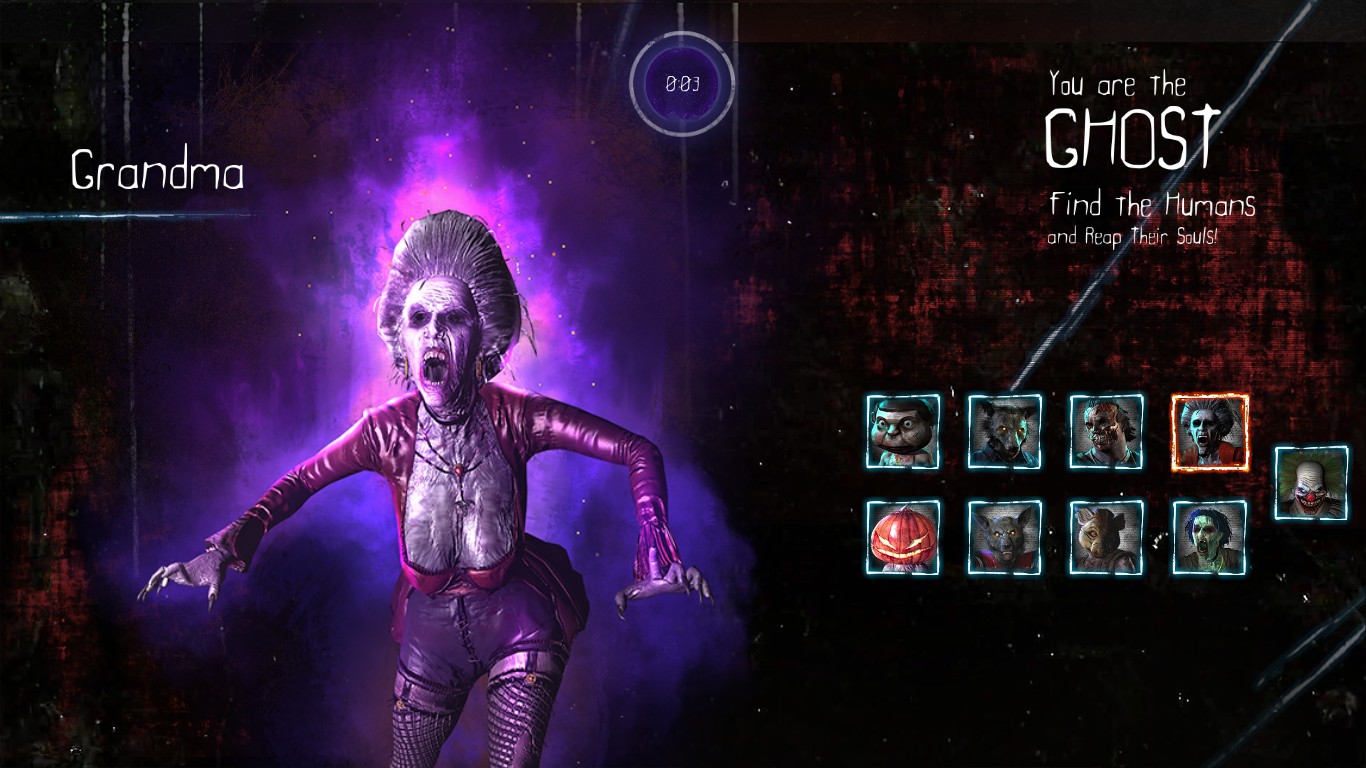Select the blue-haired green zombie ghost
The image size is (1366, 768).
(1210, 537)
